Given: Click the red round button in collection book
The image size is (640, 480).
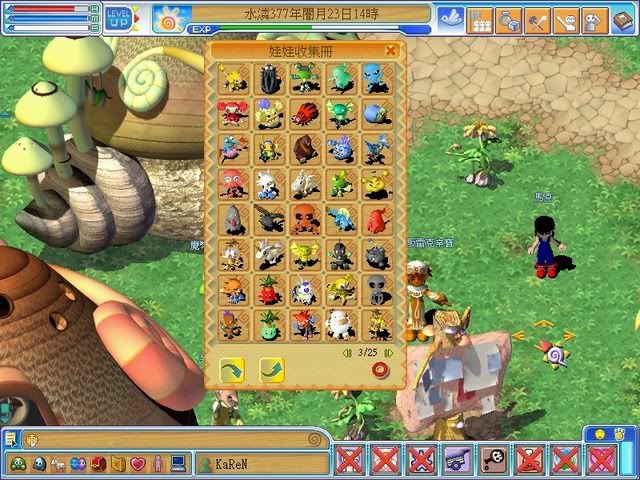Looking at the screenshot, I should [379, 370].
